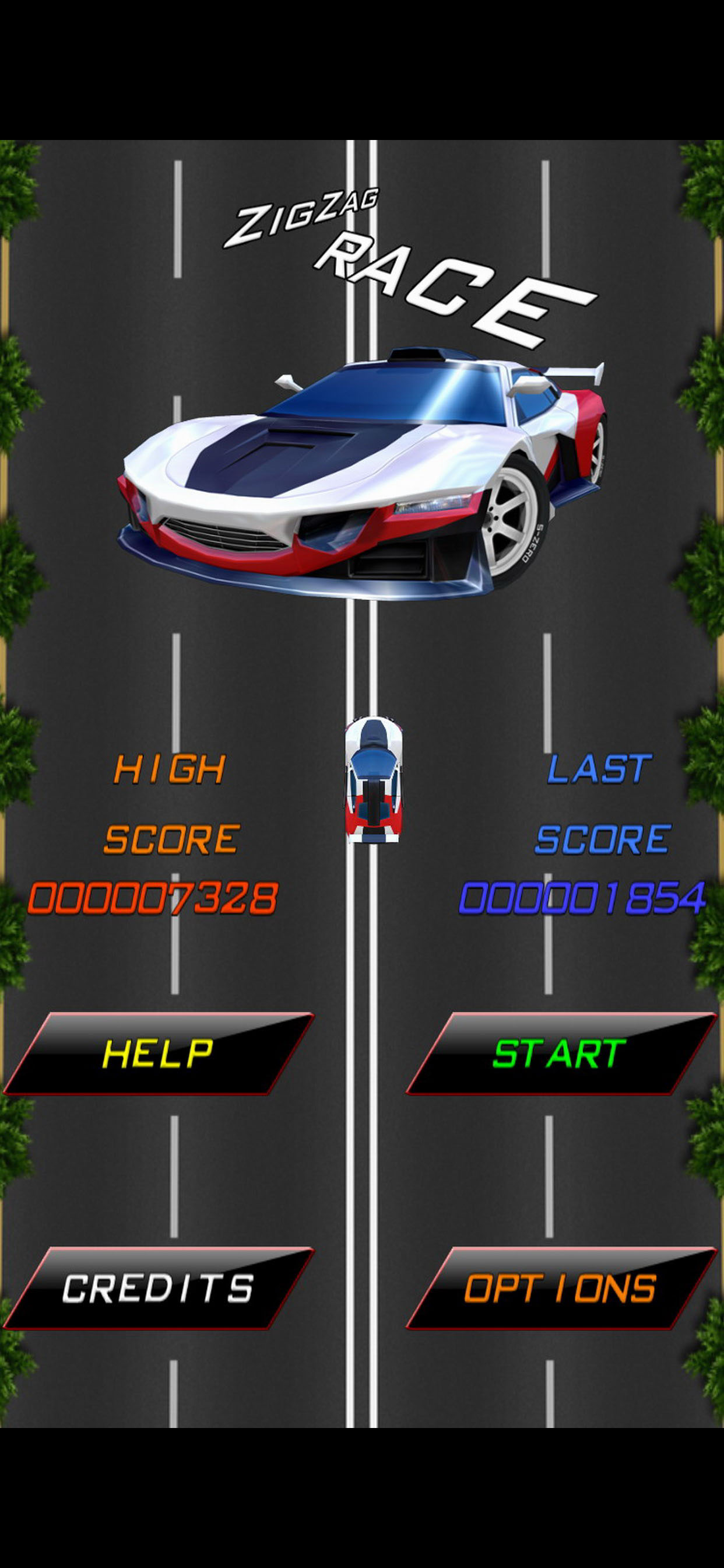
Task: View the Credits page
Action: (x=158, y=1289)
